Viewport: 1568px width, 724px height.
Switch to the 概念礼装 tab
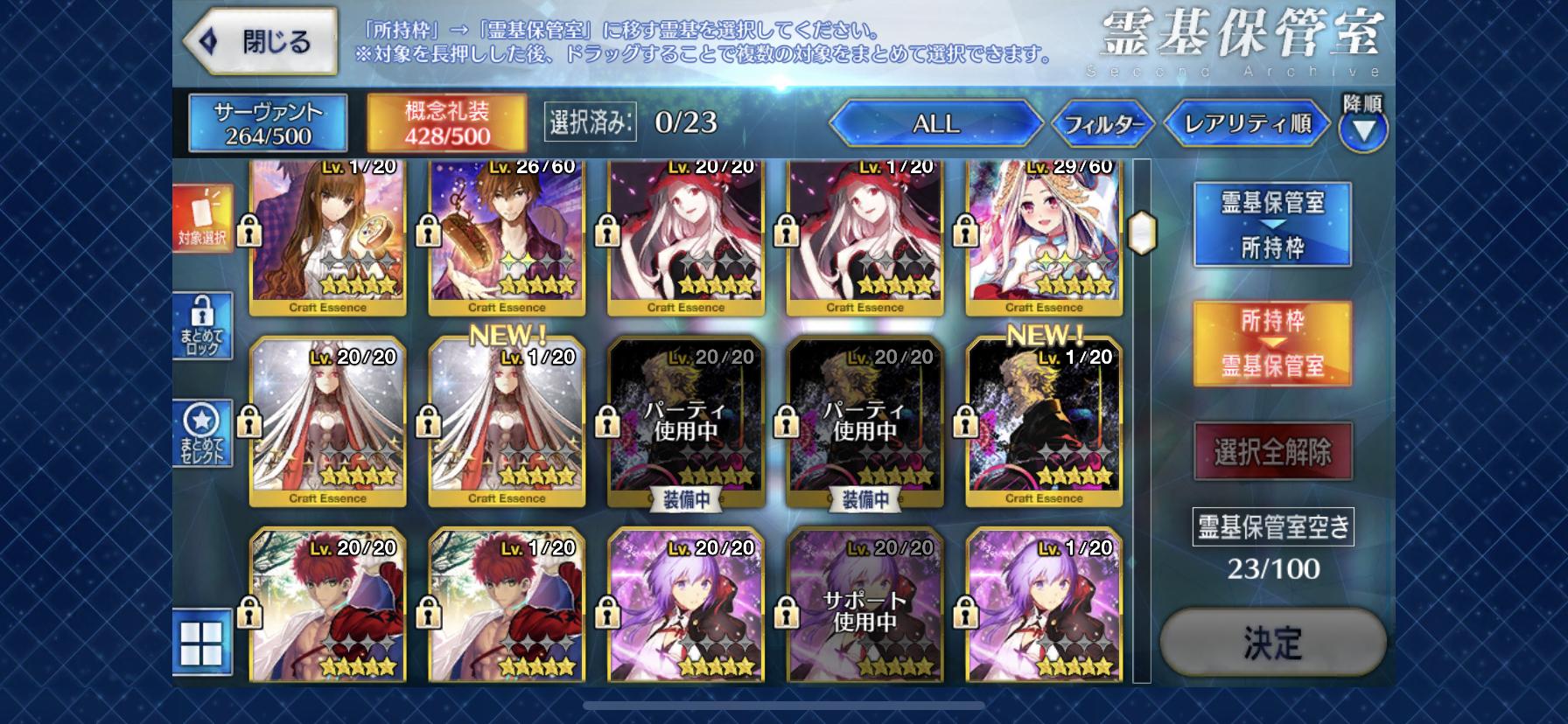446,123
